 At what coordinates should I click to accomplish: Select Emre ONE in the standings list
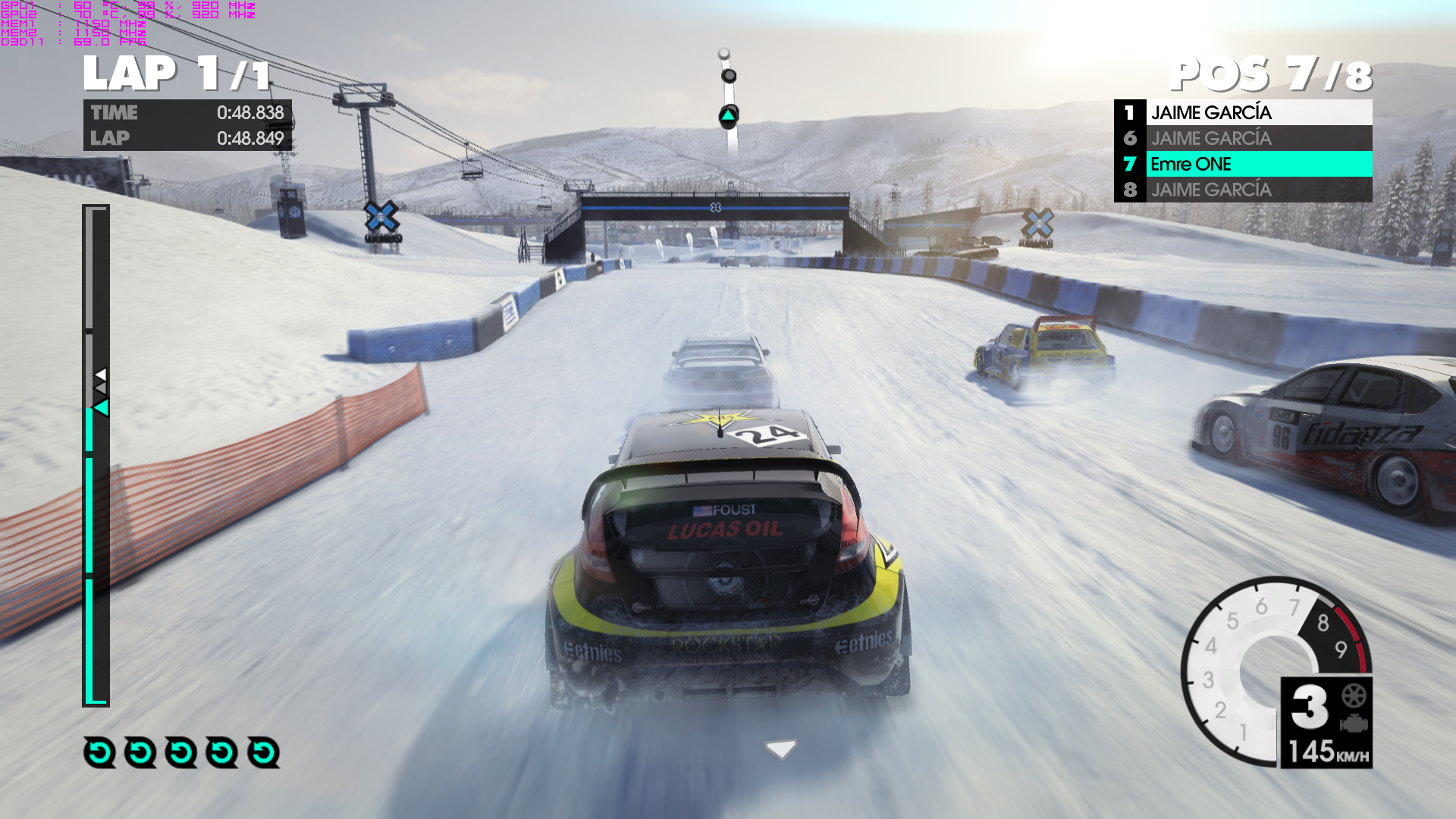tap(1244, 164)
